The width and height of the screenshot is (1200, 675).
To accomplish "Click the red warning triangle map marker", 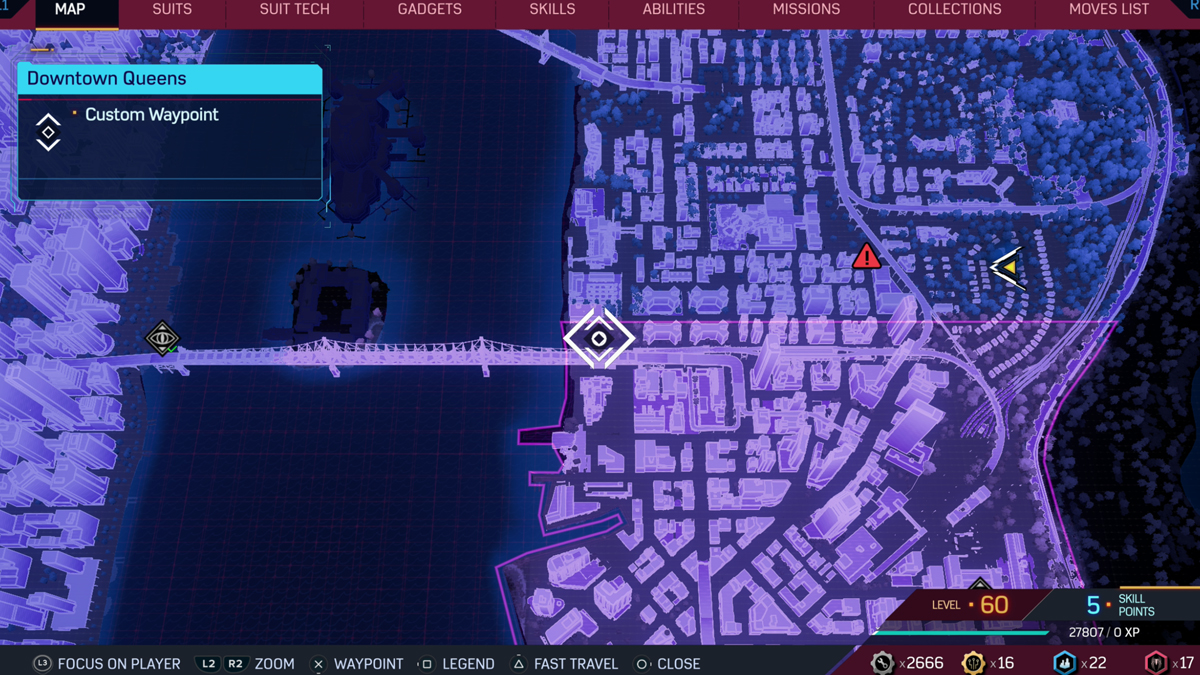I will tap(867, 257).
